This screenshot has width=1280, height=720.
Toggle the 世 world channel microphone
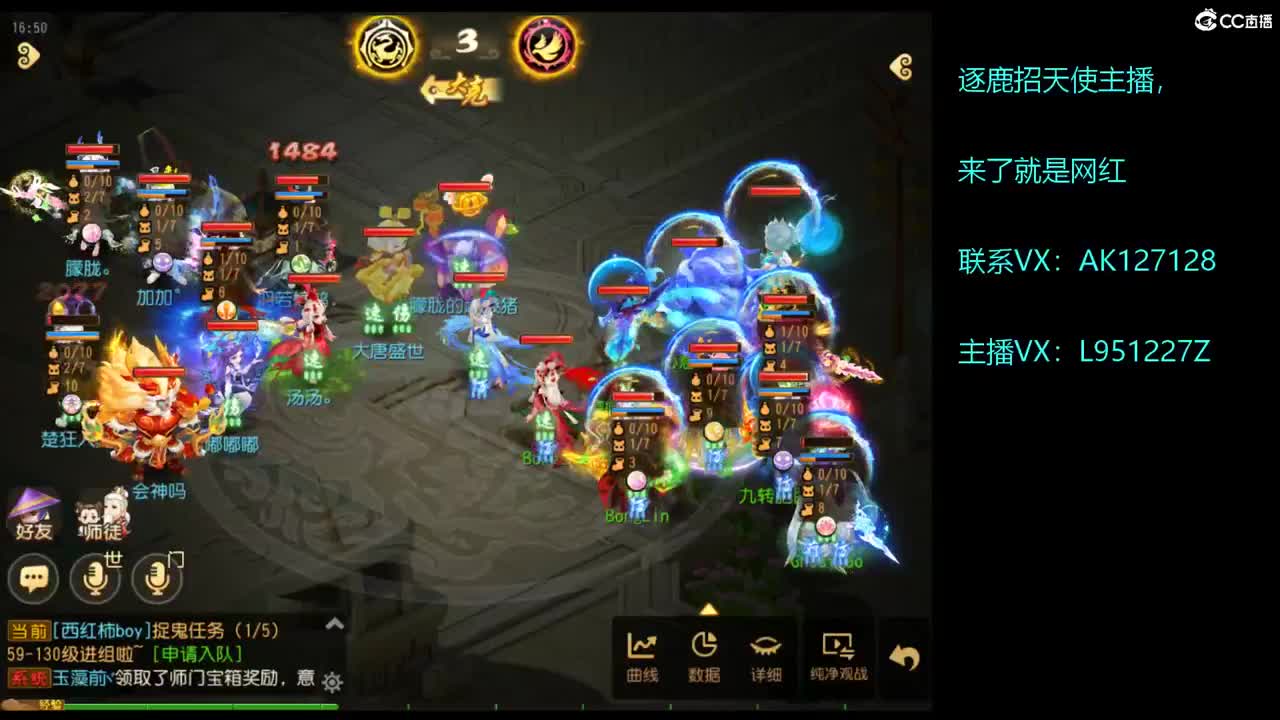coord(95,578)
